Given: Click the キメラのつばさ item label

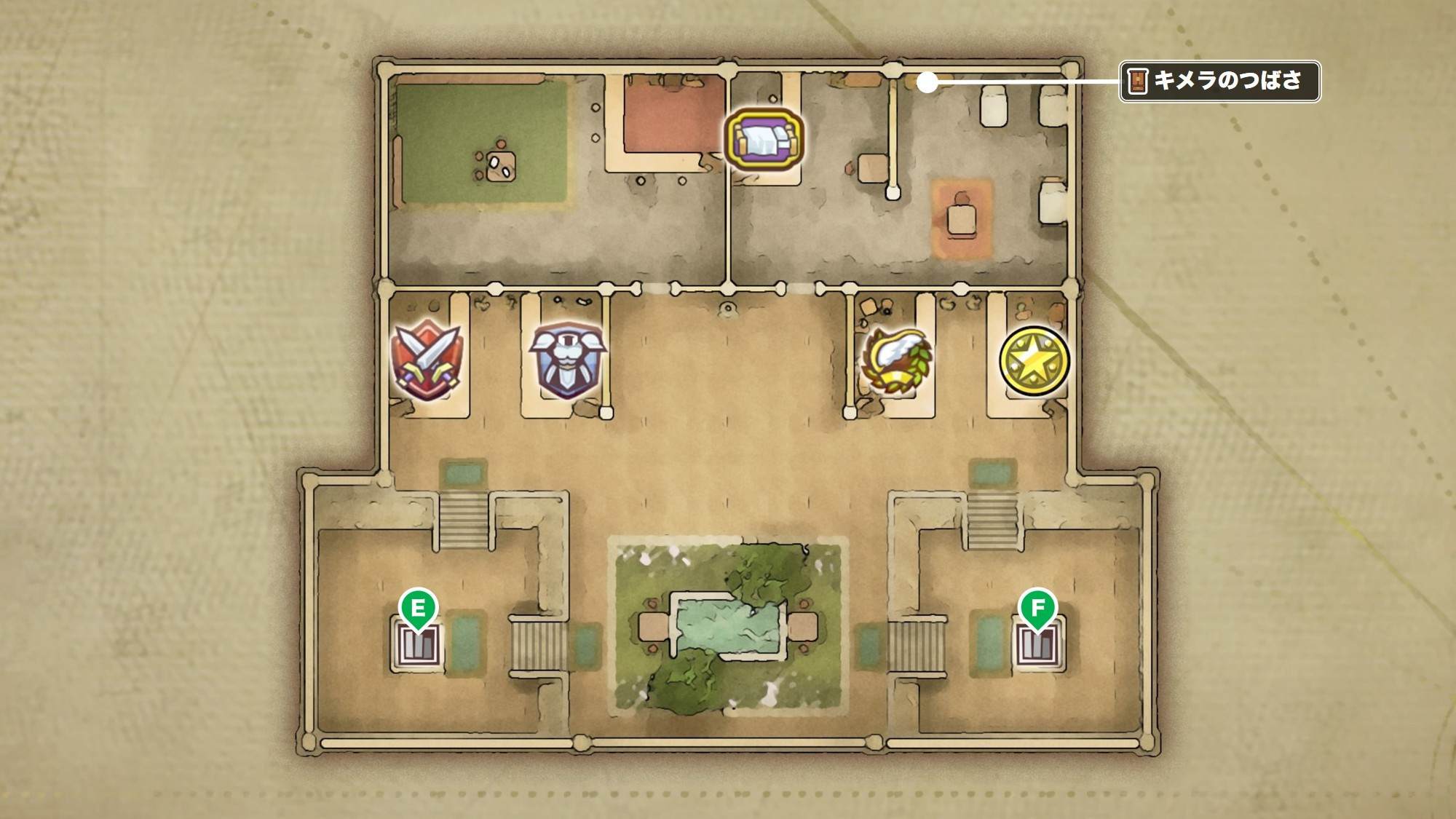Looking at the screenshot, I should coord(1219,81).
